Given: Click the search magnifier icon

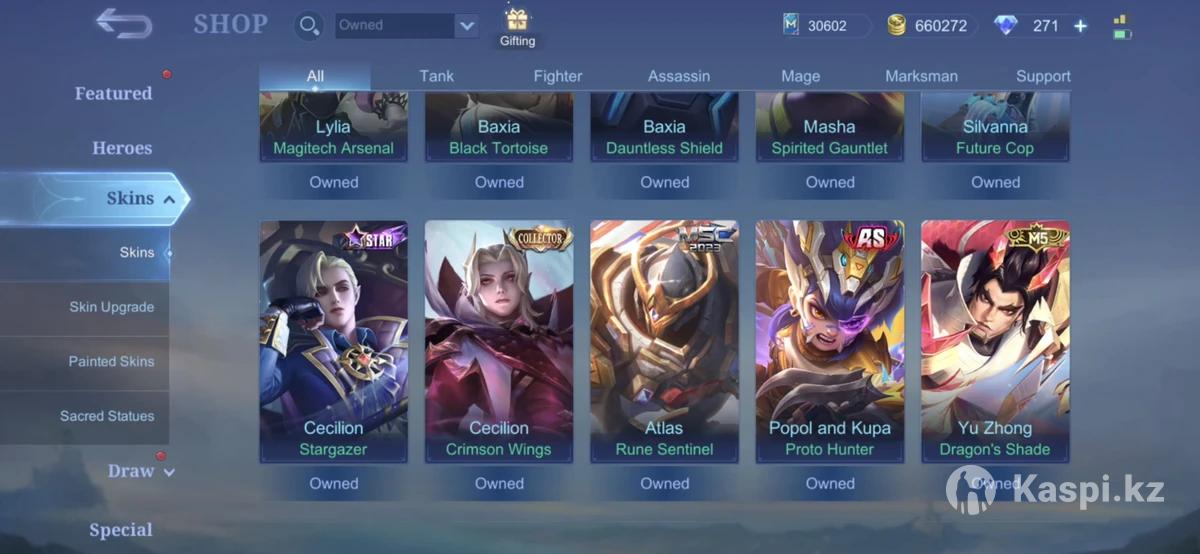Looking at the screenshot, I should click(x=310, y=26).
